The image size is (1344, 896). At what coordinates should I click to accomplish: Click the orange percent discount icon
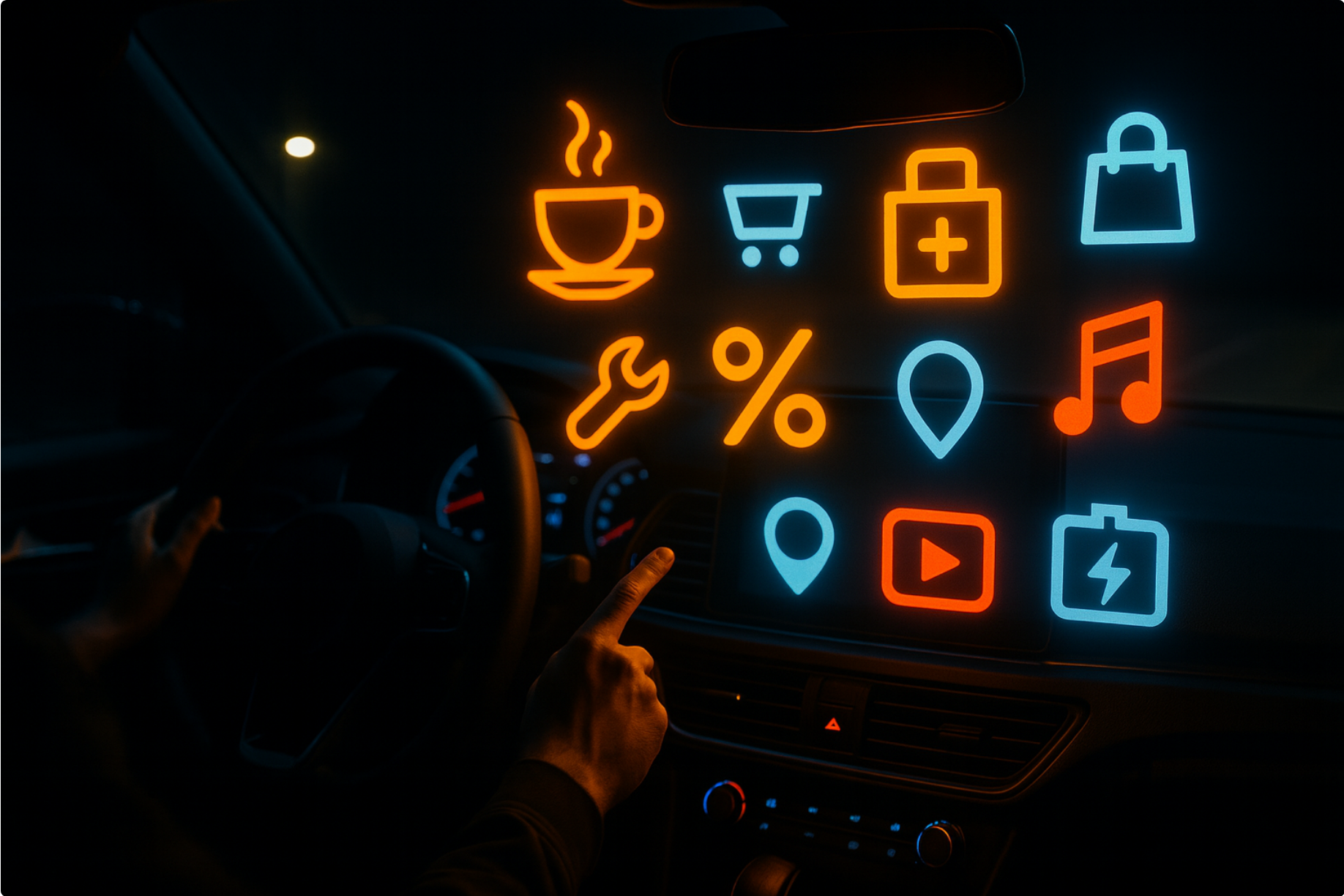coord(769,388)
